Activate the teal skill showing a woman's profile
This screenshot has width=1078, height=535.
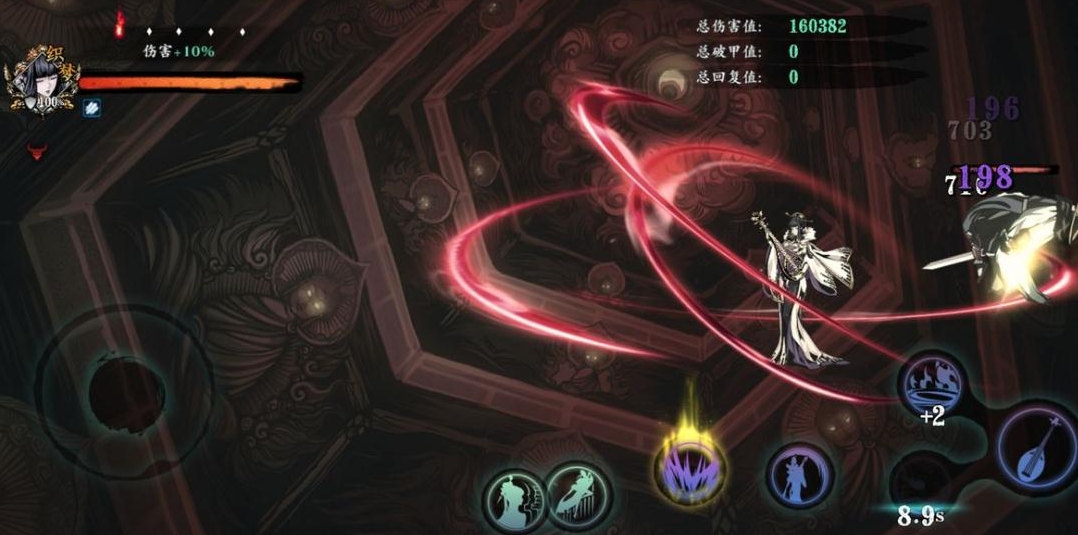point(514,496)
